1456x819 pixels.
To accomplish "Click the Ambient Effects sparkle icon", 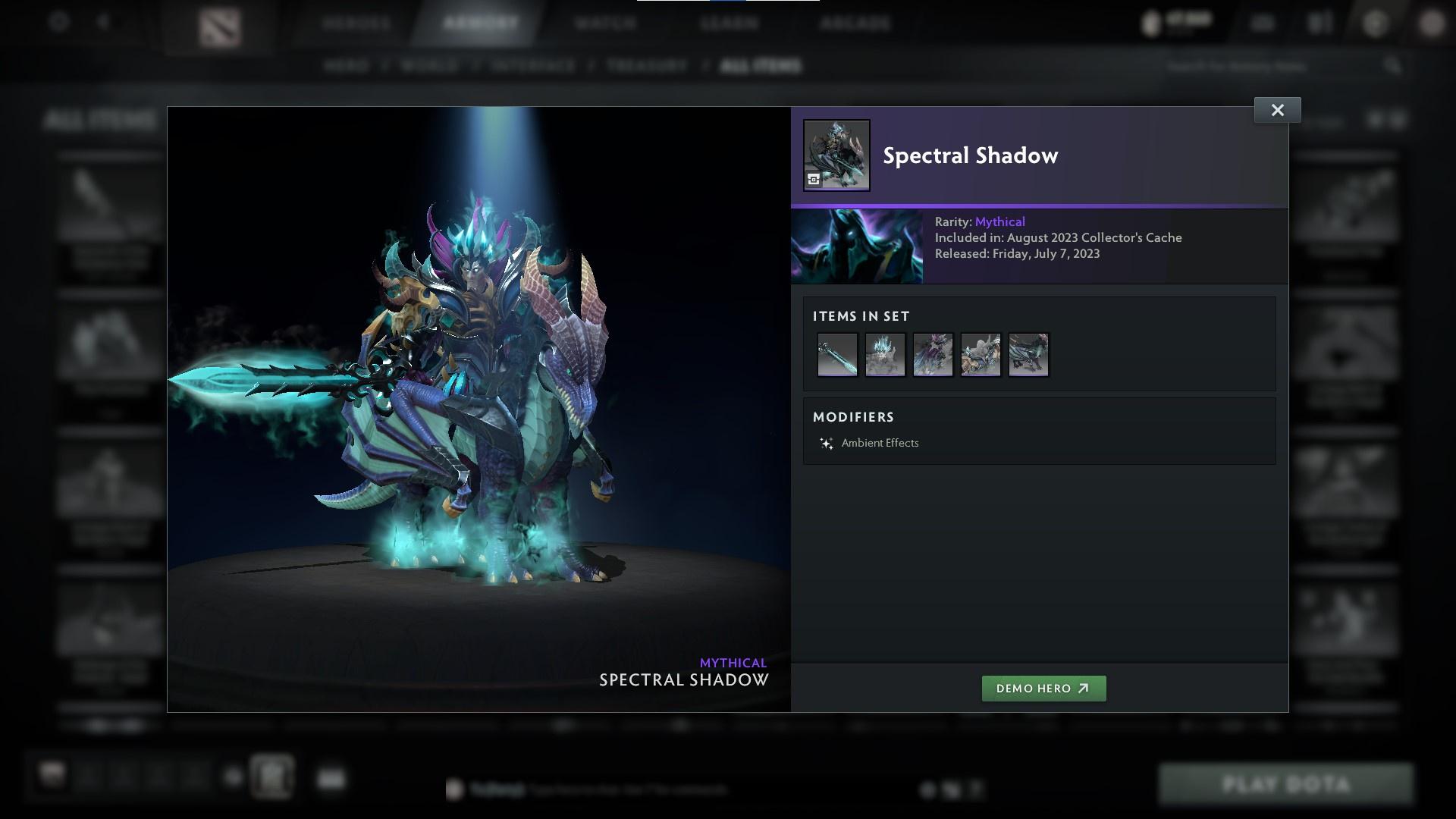I will [826, 443].
